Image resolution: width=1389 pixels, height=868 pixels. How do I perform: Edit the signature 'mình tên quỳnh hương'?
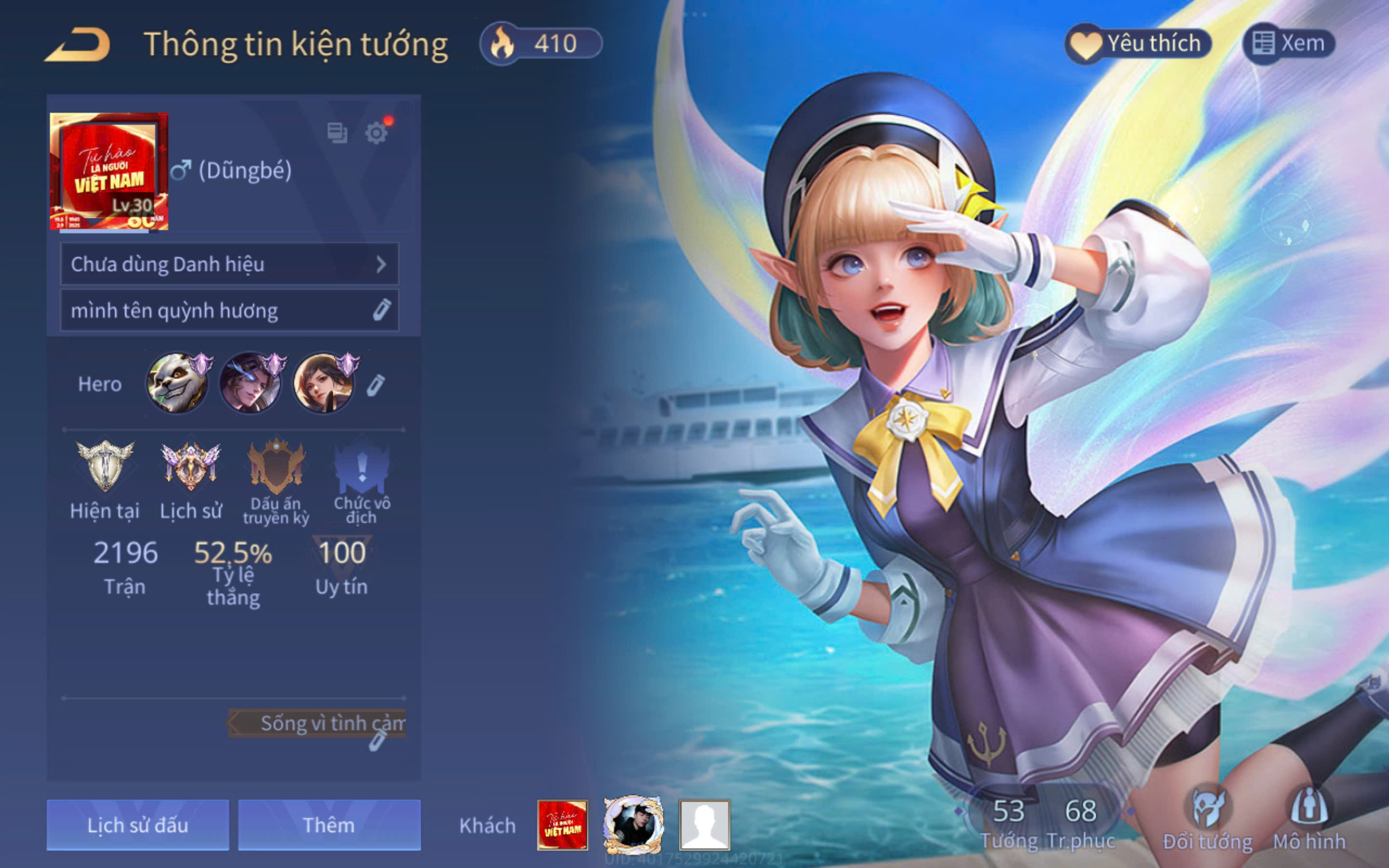pos(381,310)
